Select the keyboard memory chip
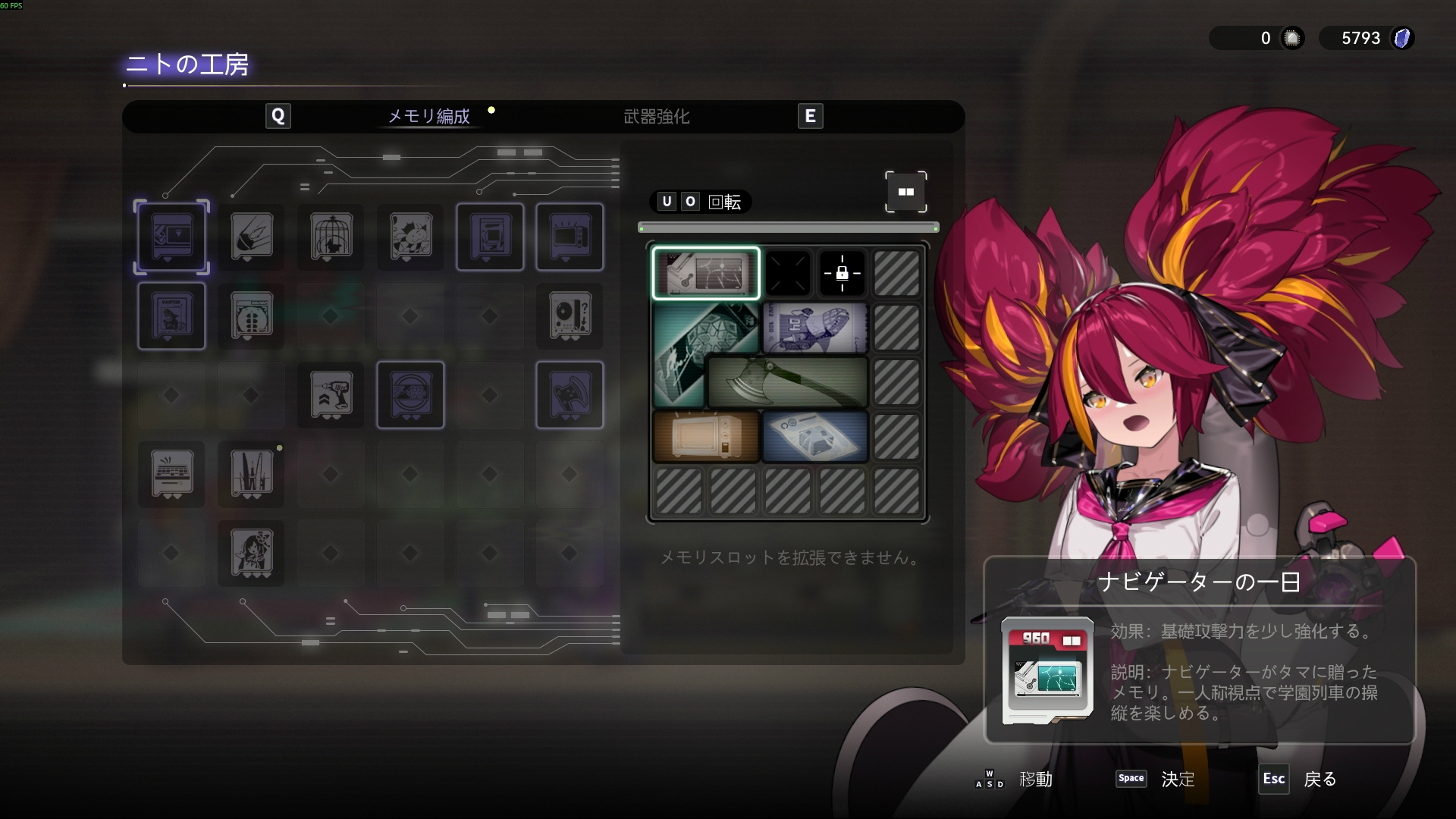Image resolution: width=1456 pixels, height=819 pixels. pos(171,474)
